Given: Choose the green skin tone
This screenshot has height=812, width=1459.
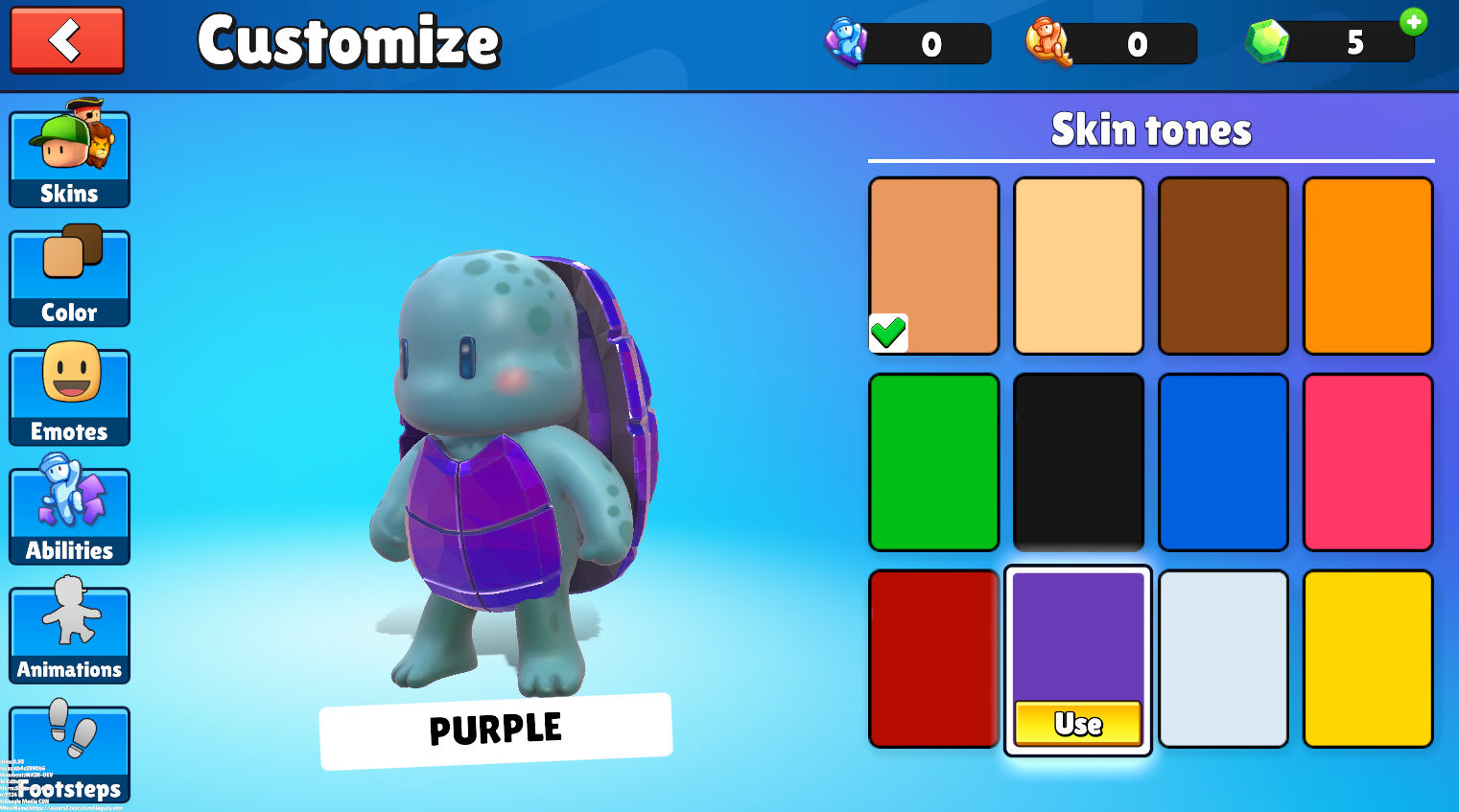Looking at the screenshot, I should click(x=934, y=462).
